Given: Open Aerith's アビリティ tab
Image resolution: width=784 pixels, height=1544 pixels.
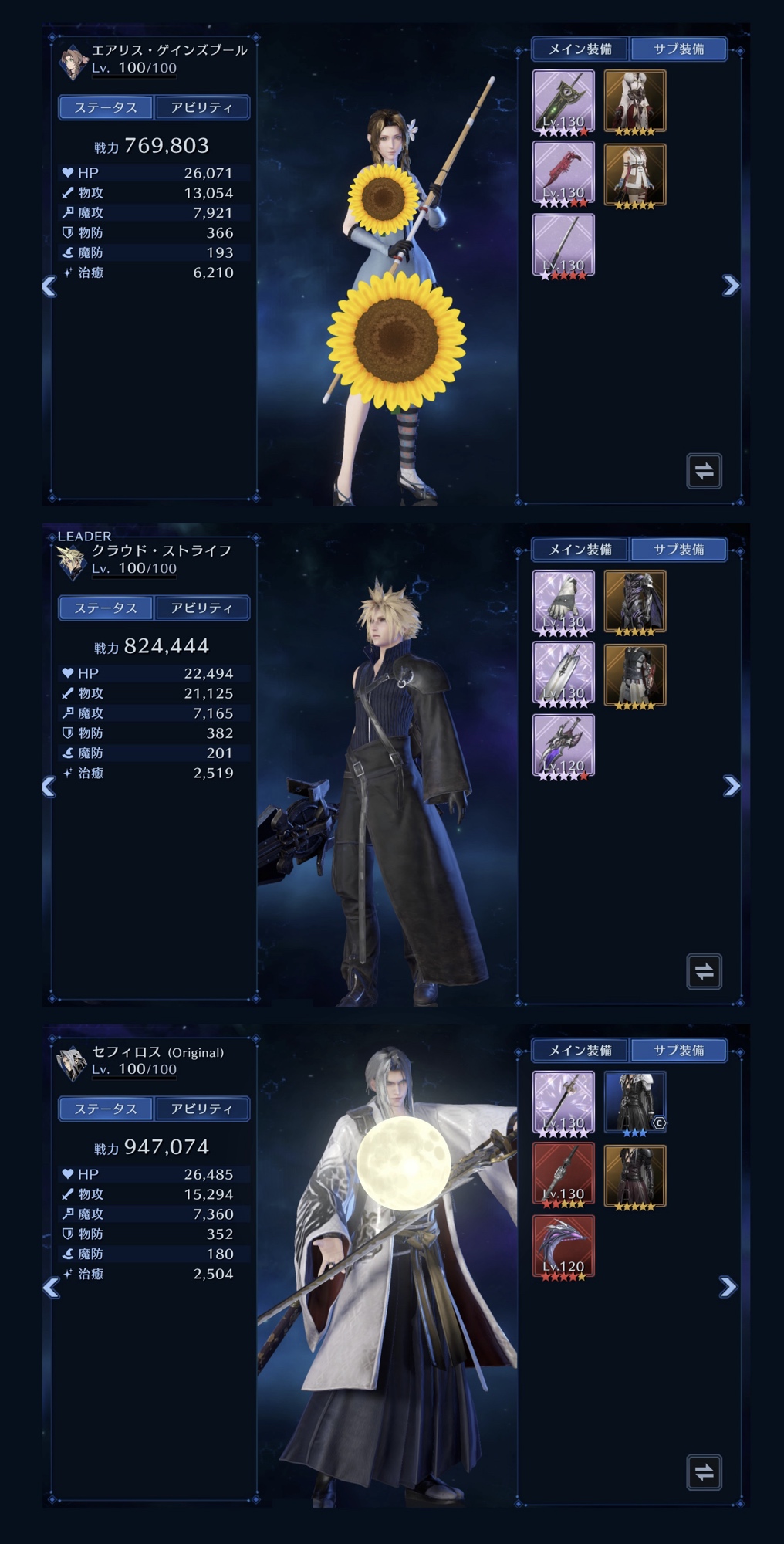Looking at the screenshot, I should pyautogui.click(x=201, y=107).
